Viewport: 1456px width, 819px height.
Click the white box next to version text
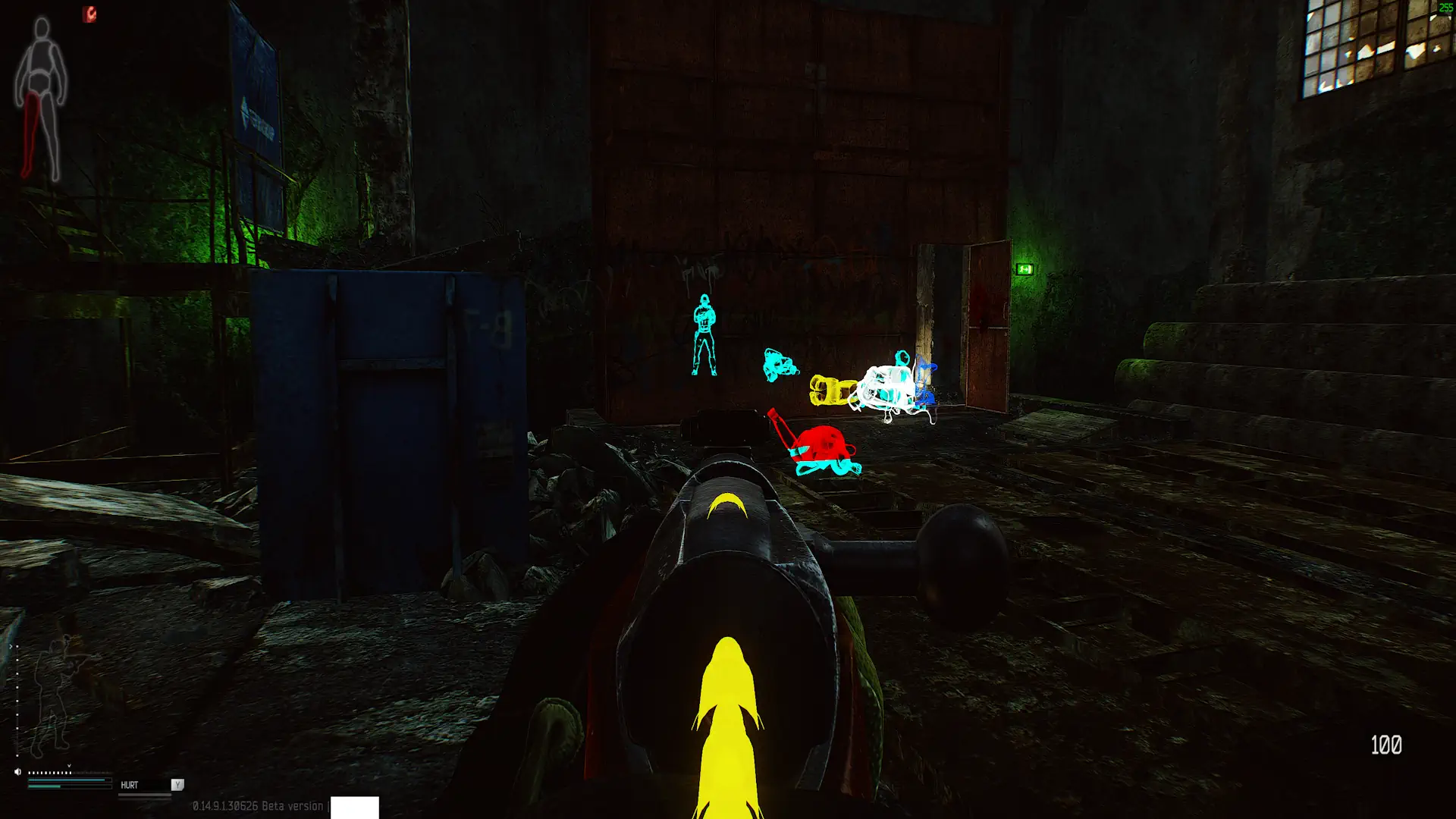point(354,808)
